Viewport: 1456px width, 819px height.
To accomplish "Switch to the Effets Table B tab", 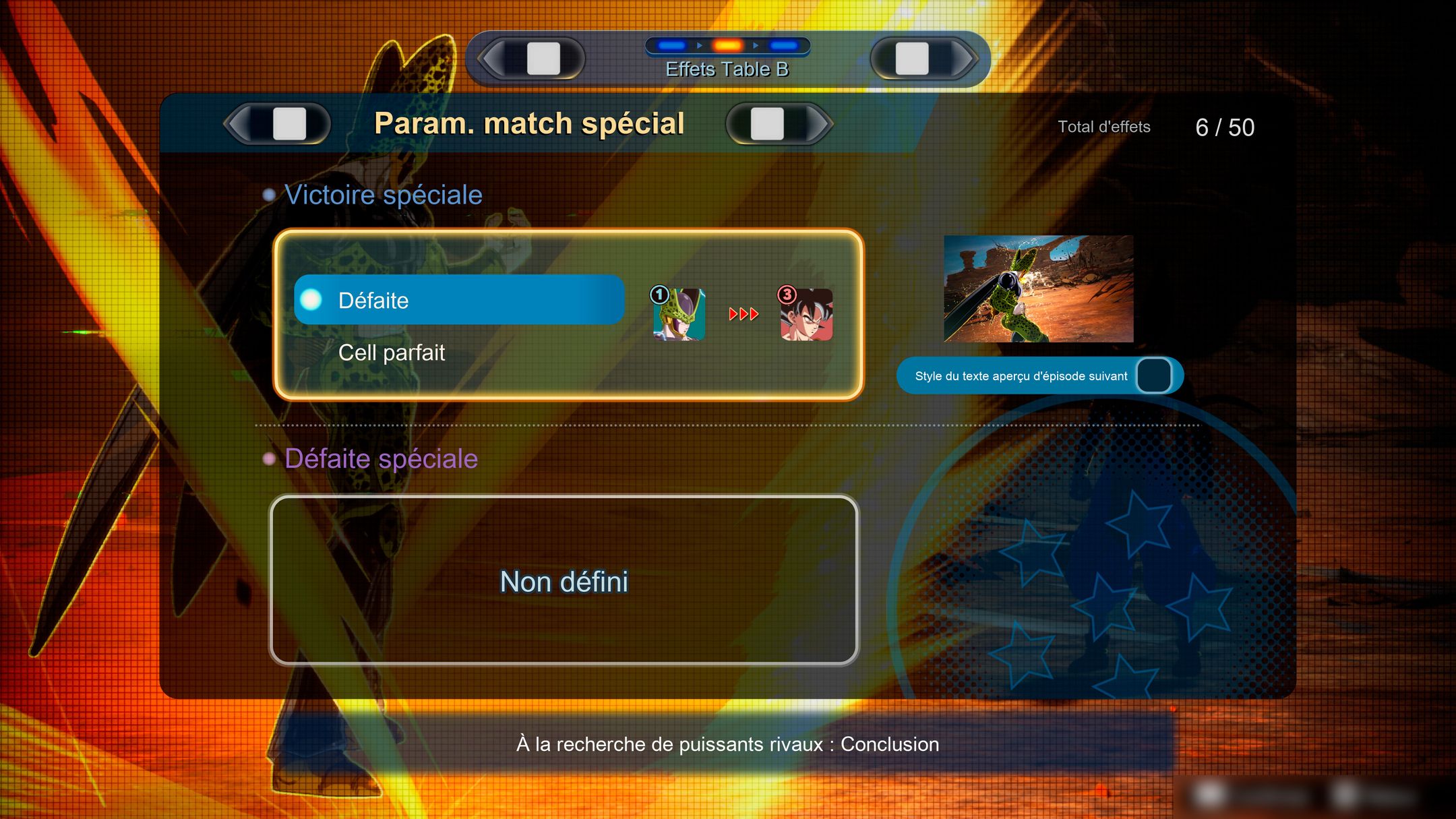I will 728,68.
